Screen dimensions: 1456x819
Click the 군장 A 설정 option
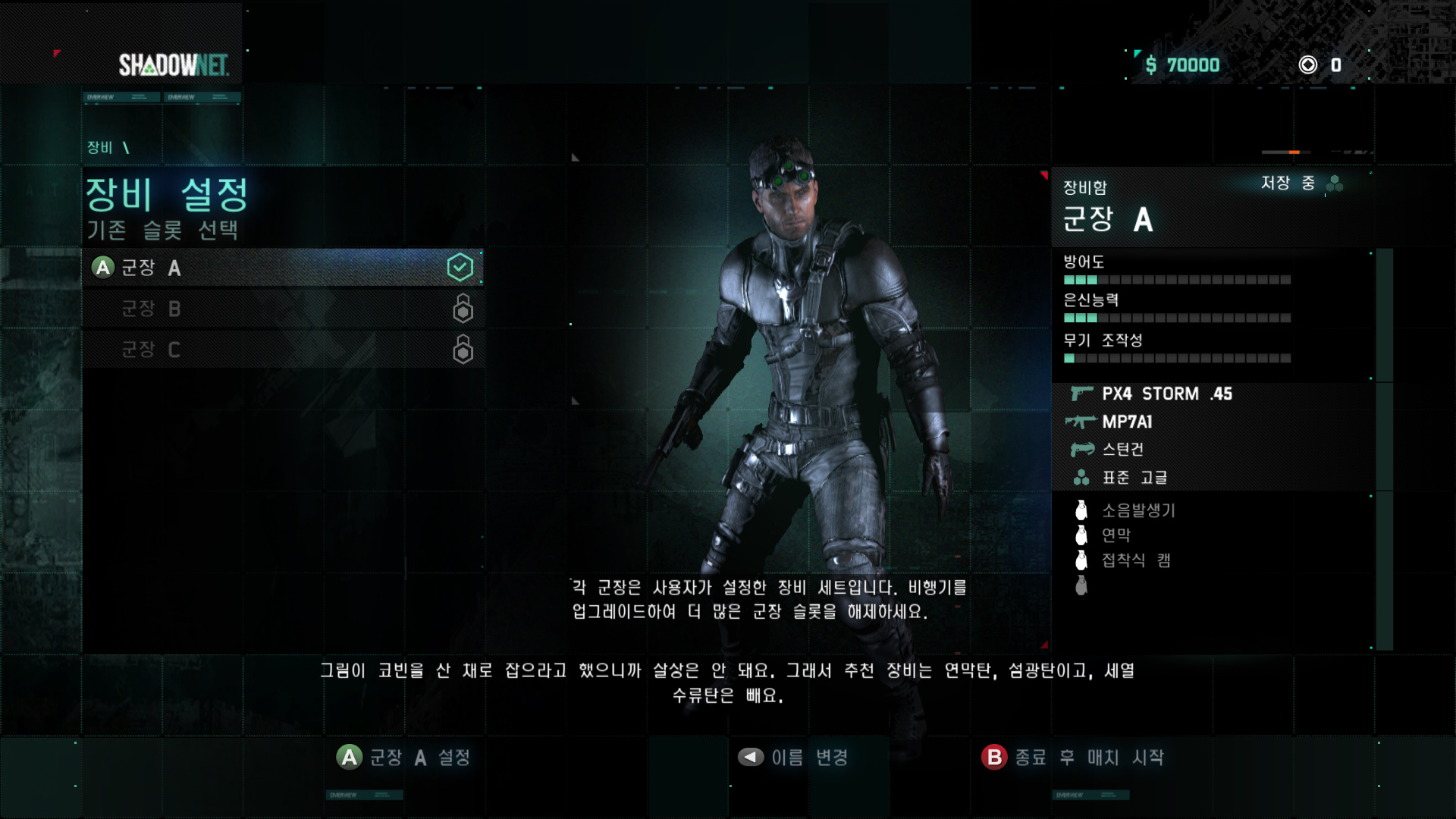click(x=405, y=757)
